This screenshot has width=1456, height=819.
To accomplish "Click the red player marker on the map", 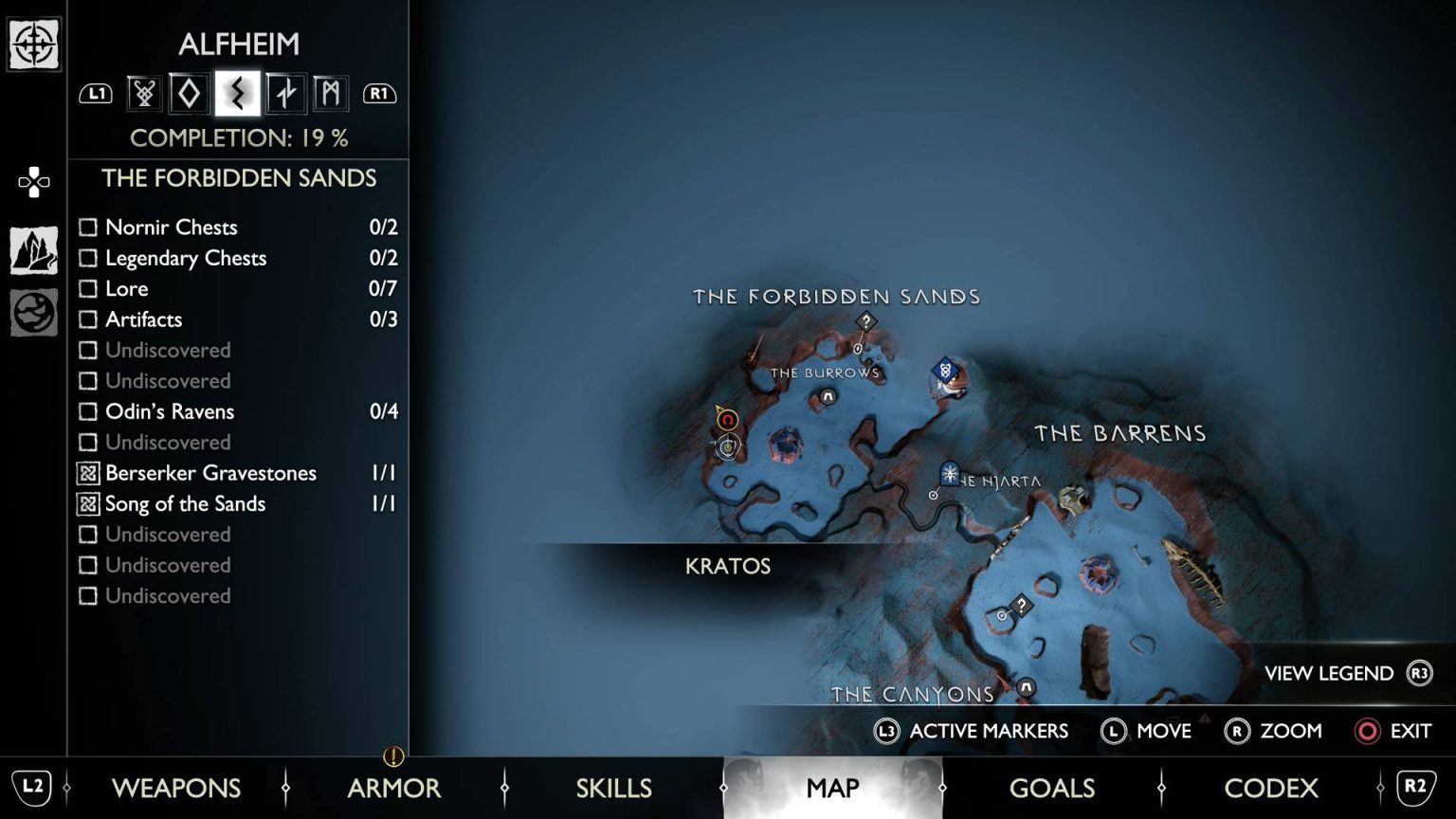I will 727,420.
